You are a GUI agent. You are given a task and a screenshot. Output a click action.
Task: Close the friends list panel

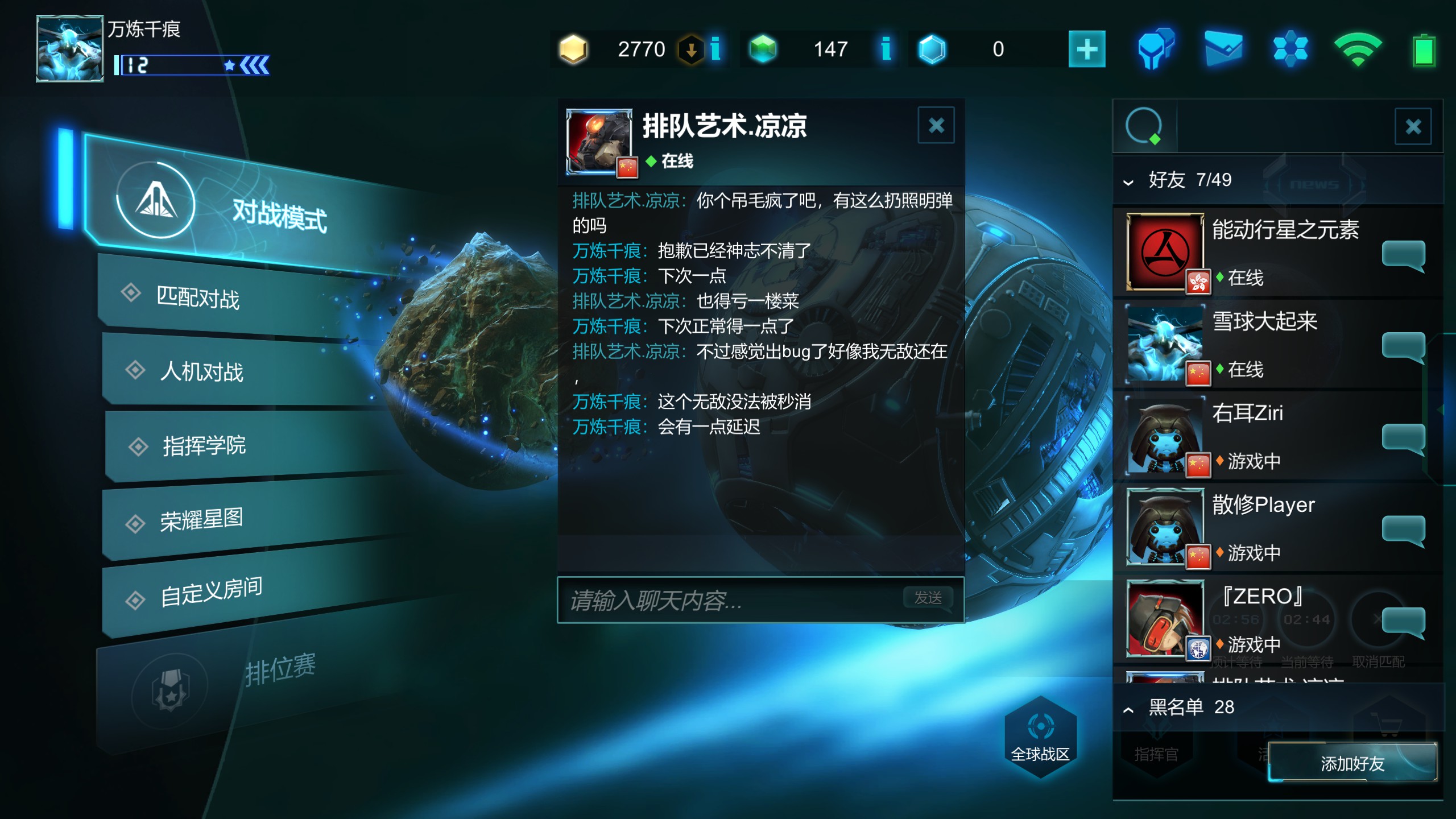[1413, 126]
